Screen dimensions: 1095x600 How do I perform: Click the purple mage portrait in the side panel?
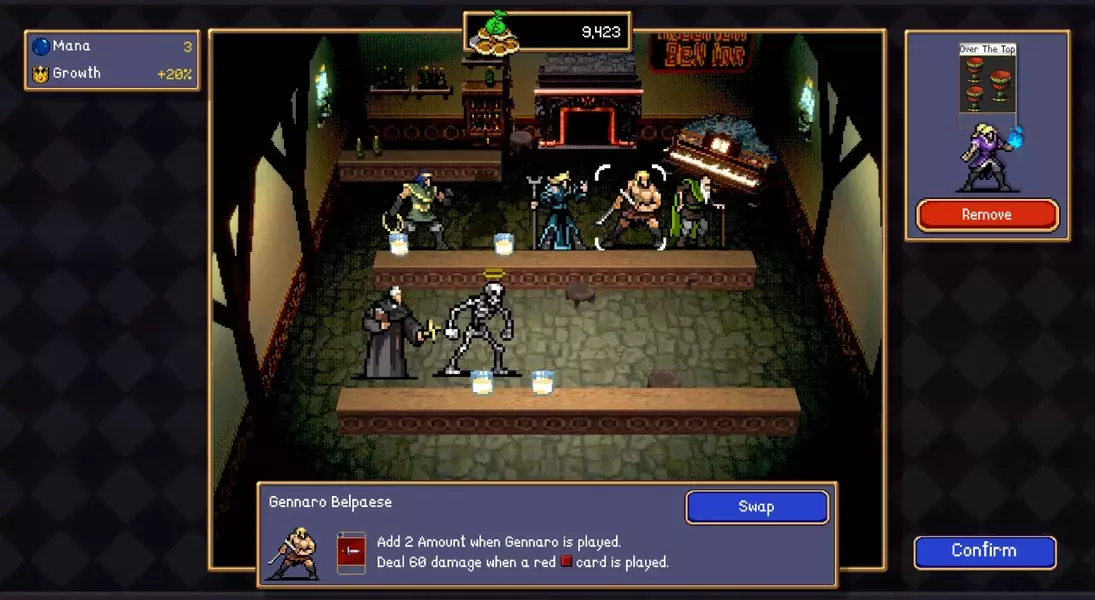(984, 159)
